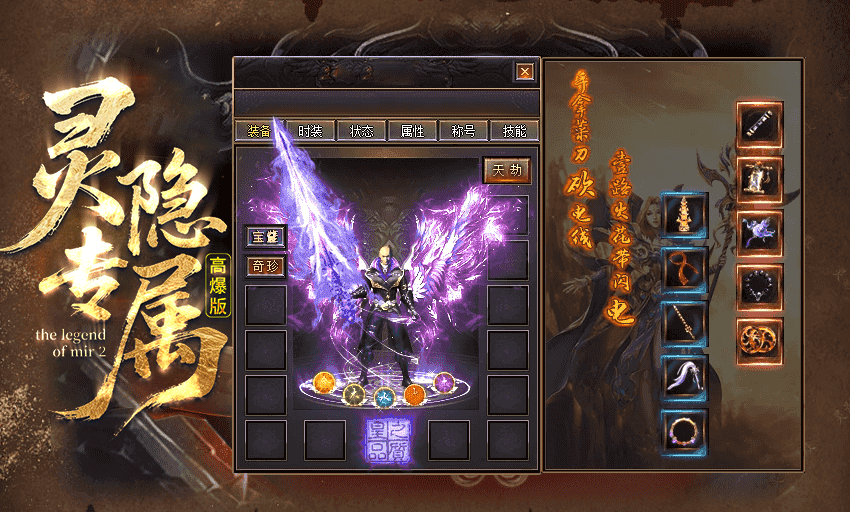Open the 时装 tab

pos(310,131)
